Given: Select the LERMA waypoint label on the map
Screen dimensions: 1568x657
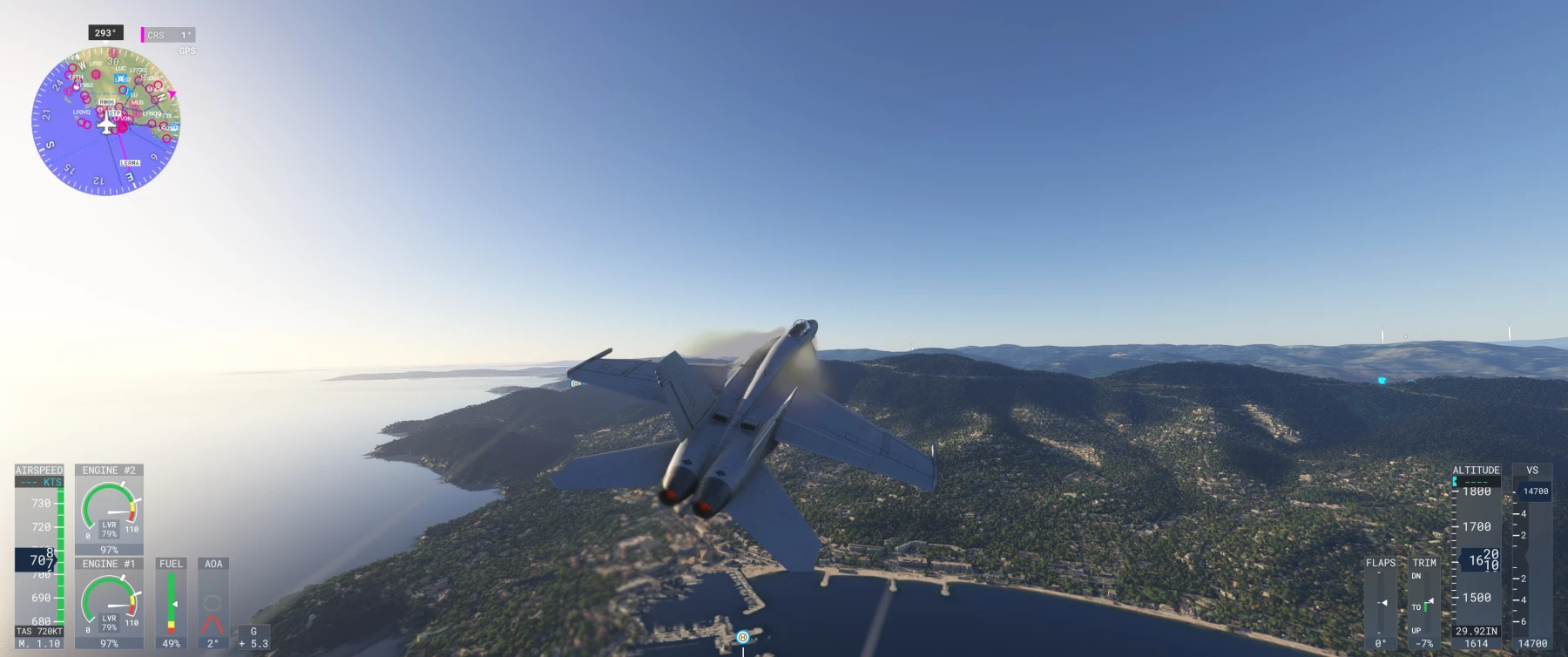Looking at the screenshot, I should [131, 163].
